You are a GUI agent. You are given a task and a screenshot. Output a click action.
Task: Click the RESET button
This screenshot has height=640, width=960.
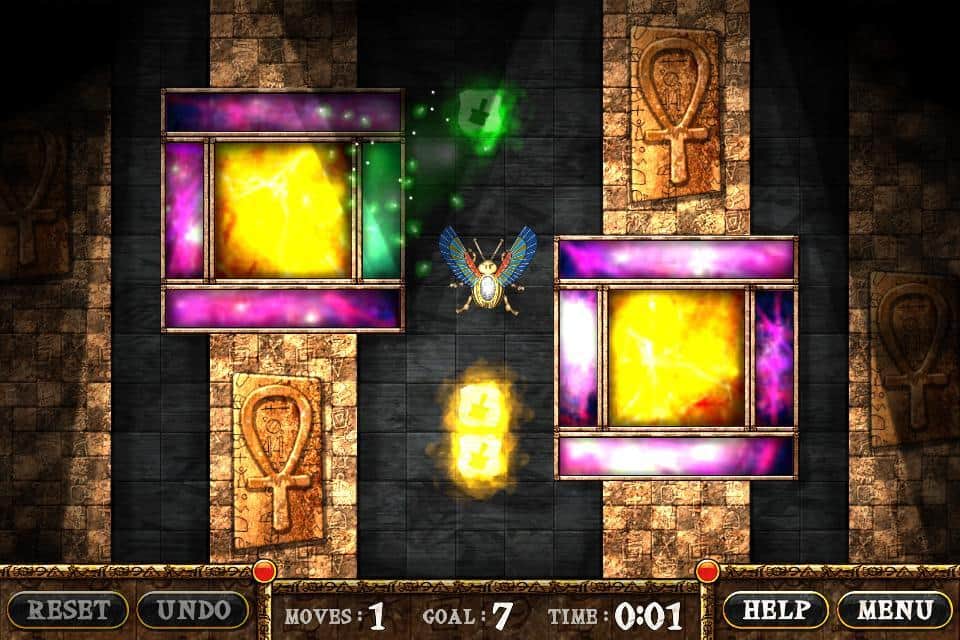[x=66, y=609]
